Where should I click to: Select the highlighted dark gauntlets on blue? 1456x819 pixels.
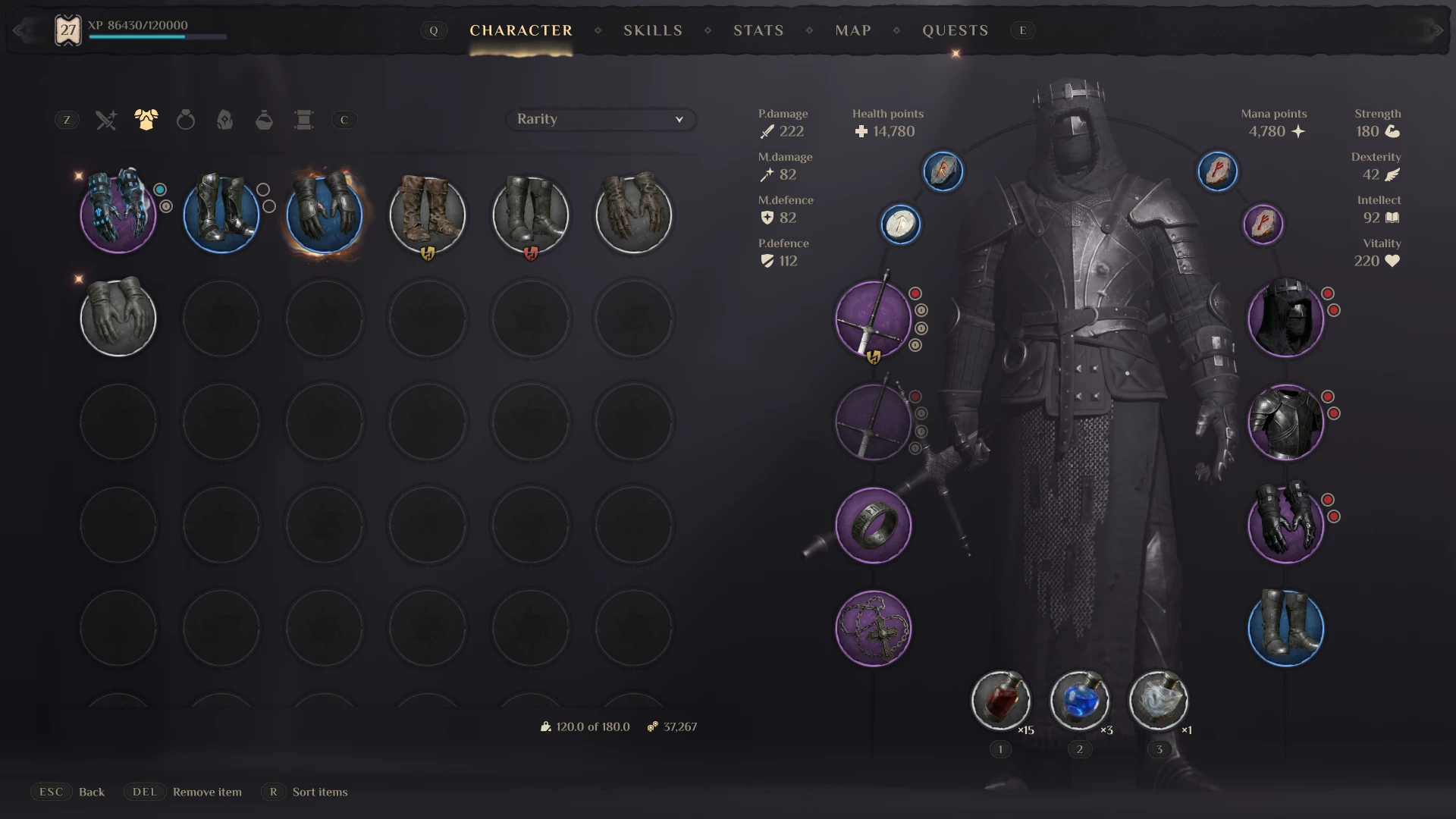[x=325, y=215]
